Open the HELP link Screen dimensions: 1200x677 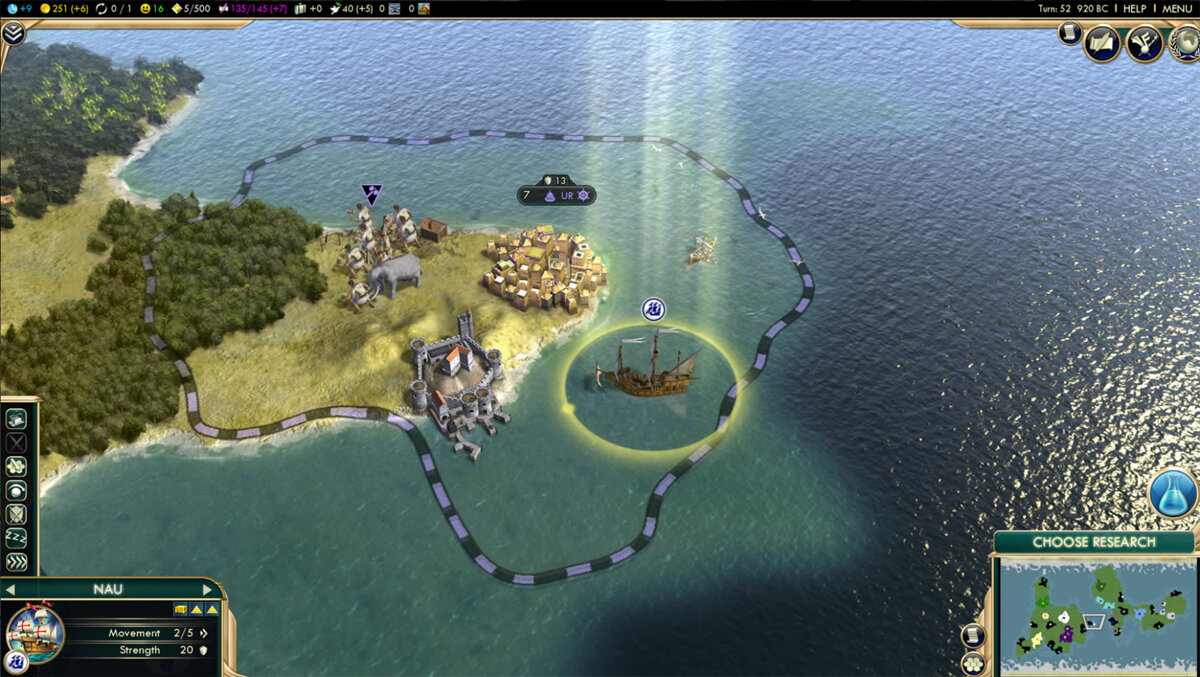[x=1134, y=8]
